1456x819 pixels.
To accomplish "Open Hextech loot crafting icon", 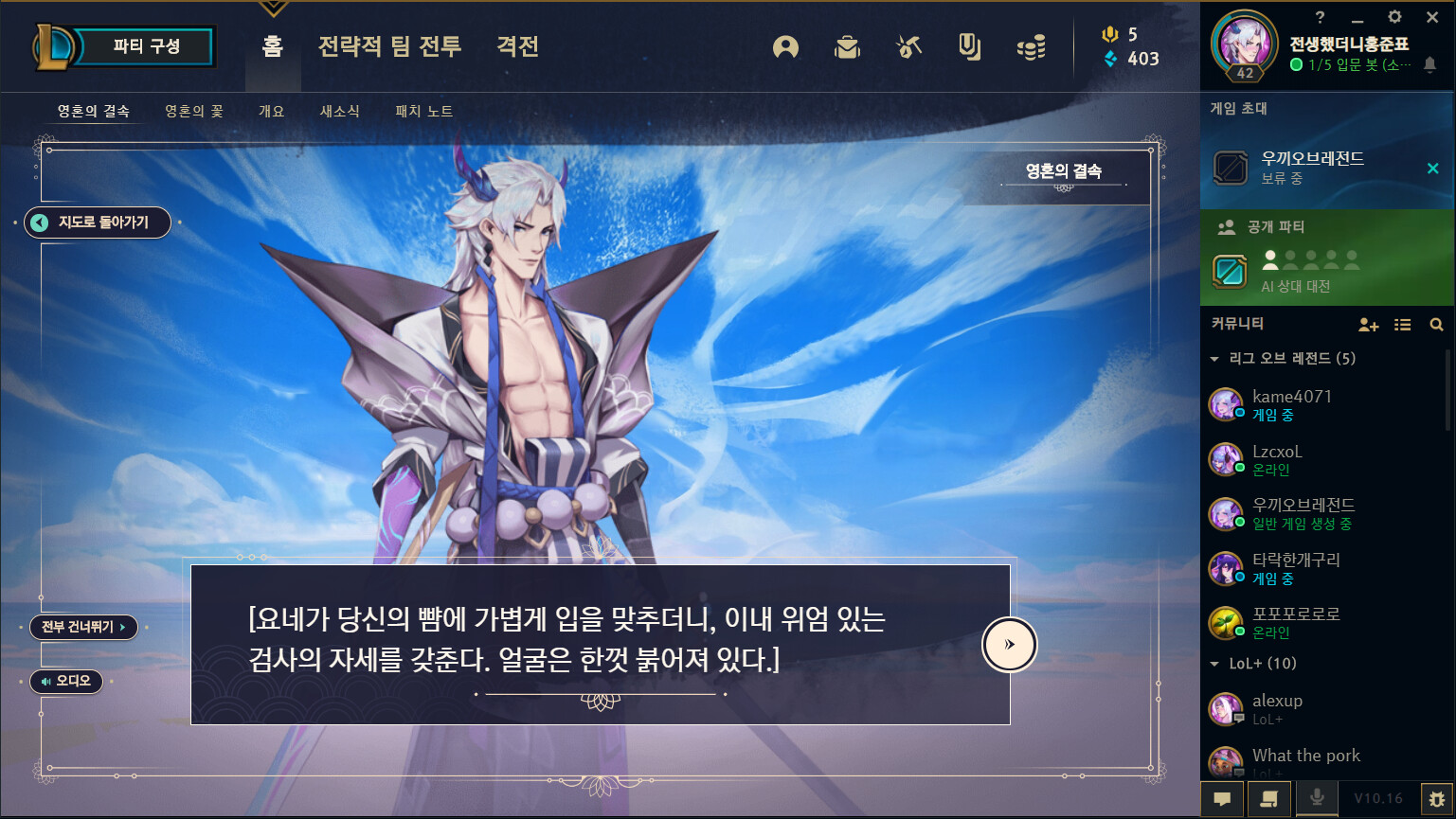I will 908,47.
